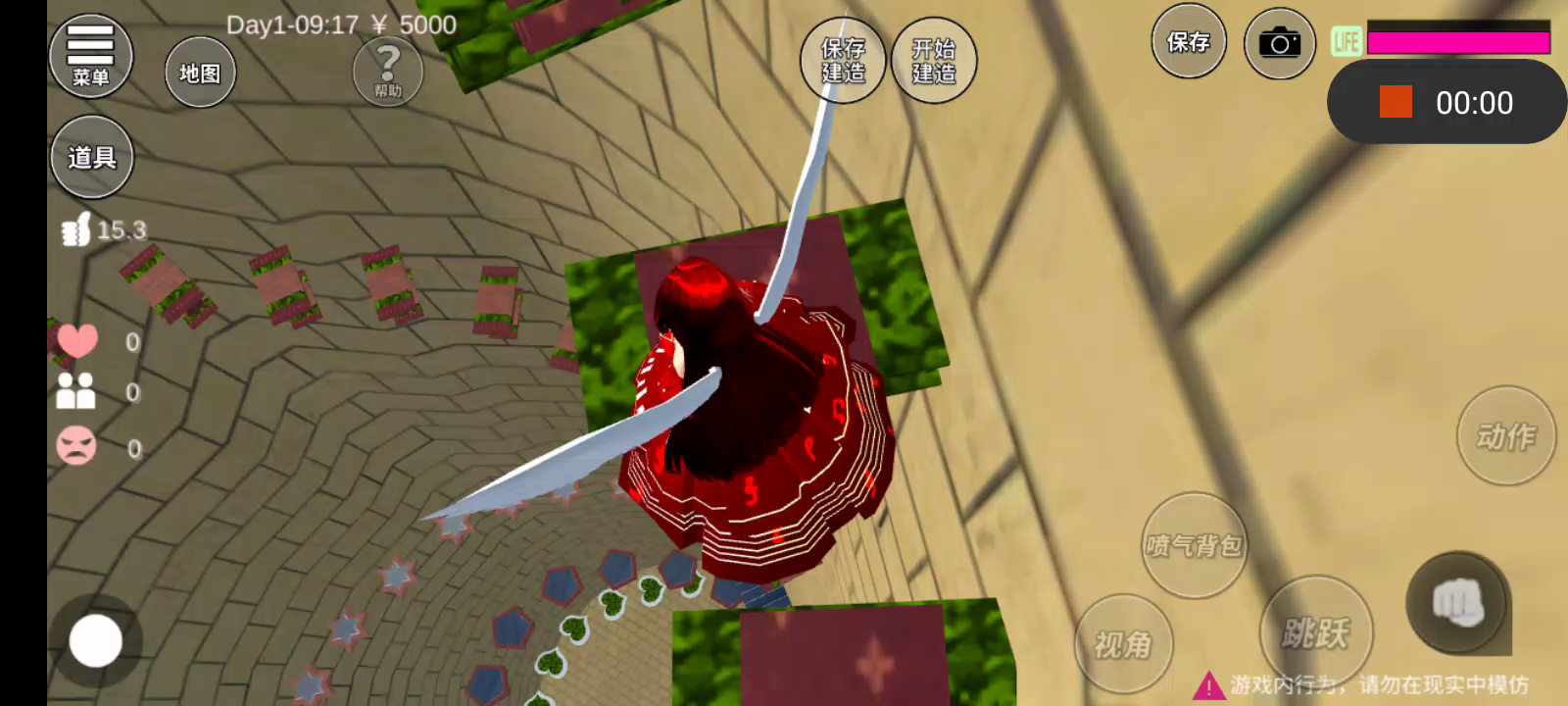Image resolution: width=1568 pixels, height=706 pixels.
Task: Start building with 开始建造
Action: click(933, 61)
